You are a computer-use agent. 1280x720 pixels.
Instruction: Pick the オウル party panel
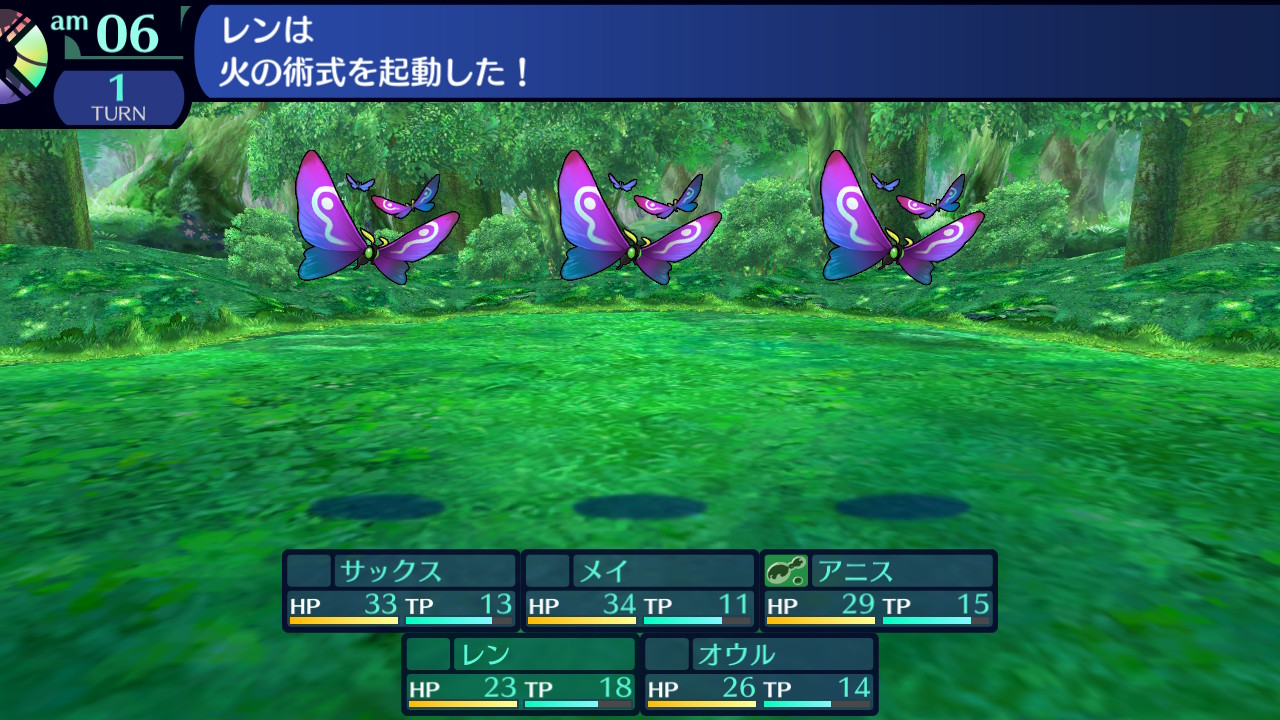click(759, 674)
